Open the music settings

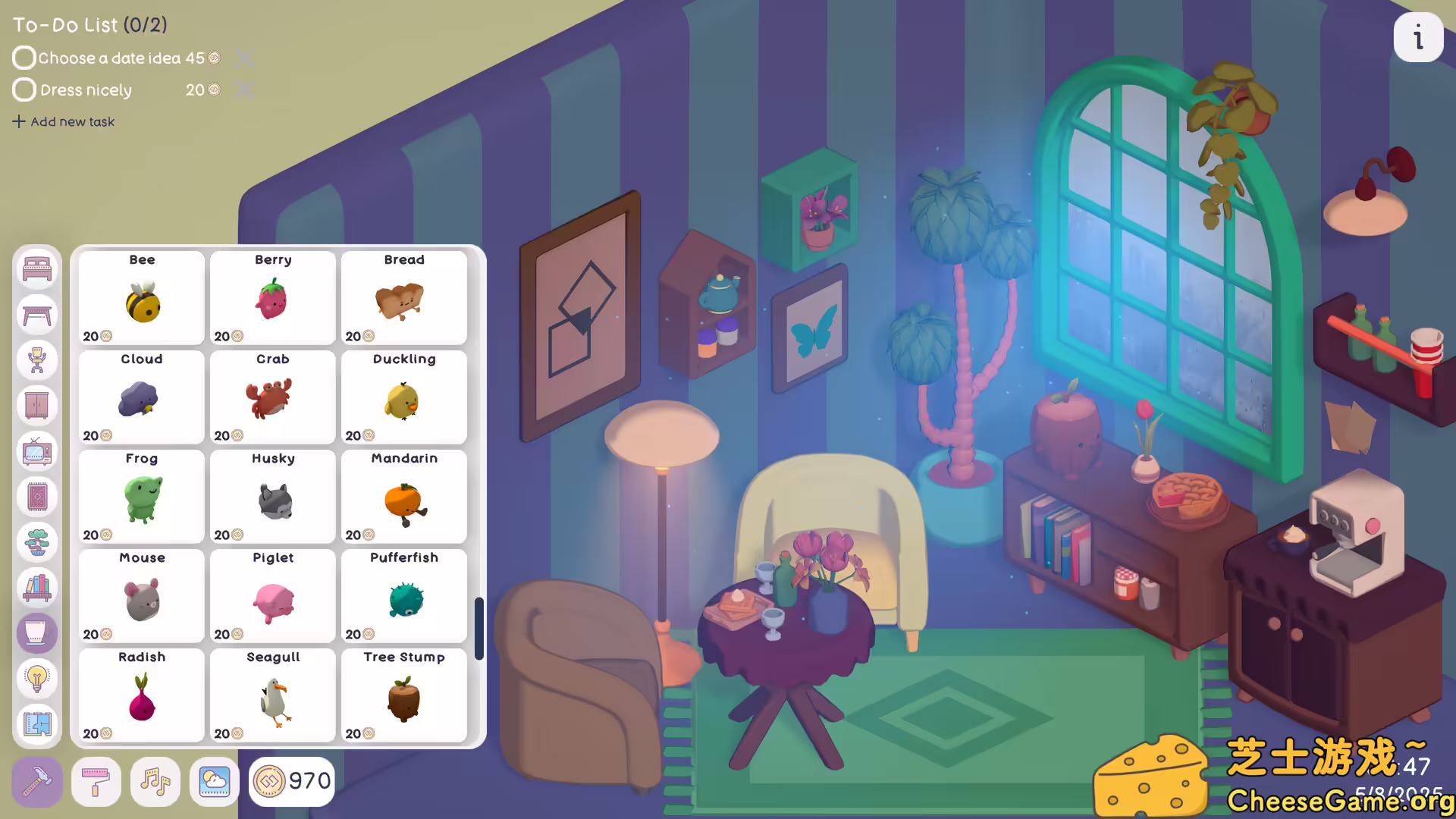(x=155, y=781)
